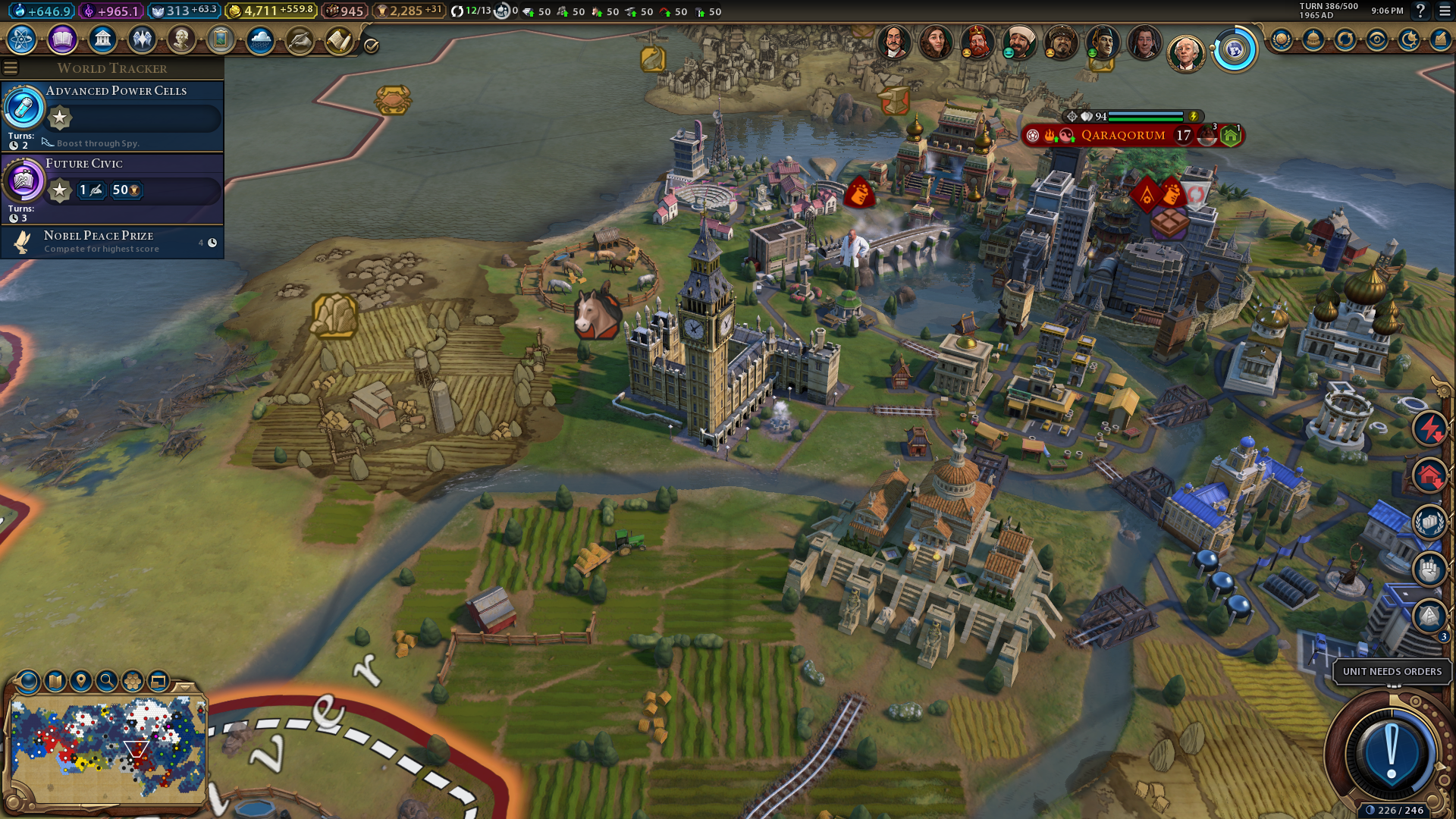Image resolution: width=1456 pixels, height=819 pixels.
Task: Open the Civilopedia question mark help
Action: (x=1420, y=11)
